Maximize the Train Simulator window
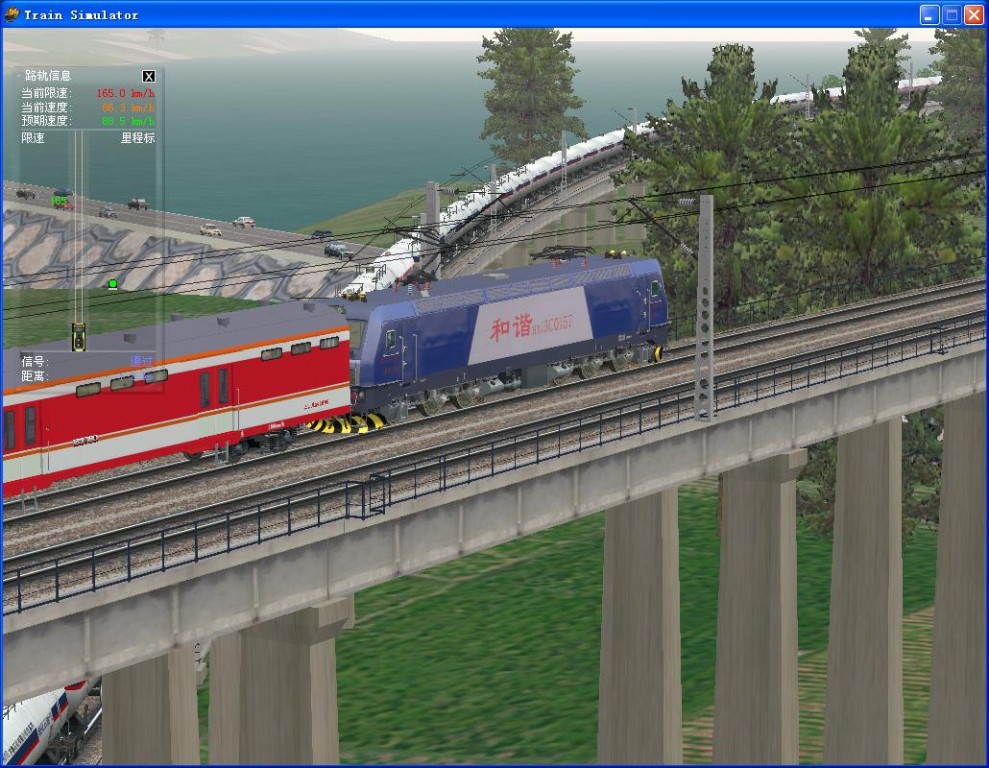The width and height of the screenshot is (989, 768). point(951,15)
